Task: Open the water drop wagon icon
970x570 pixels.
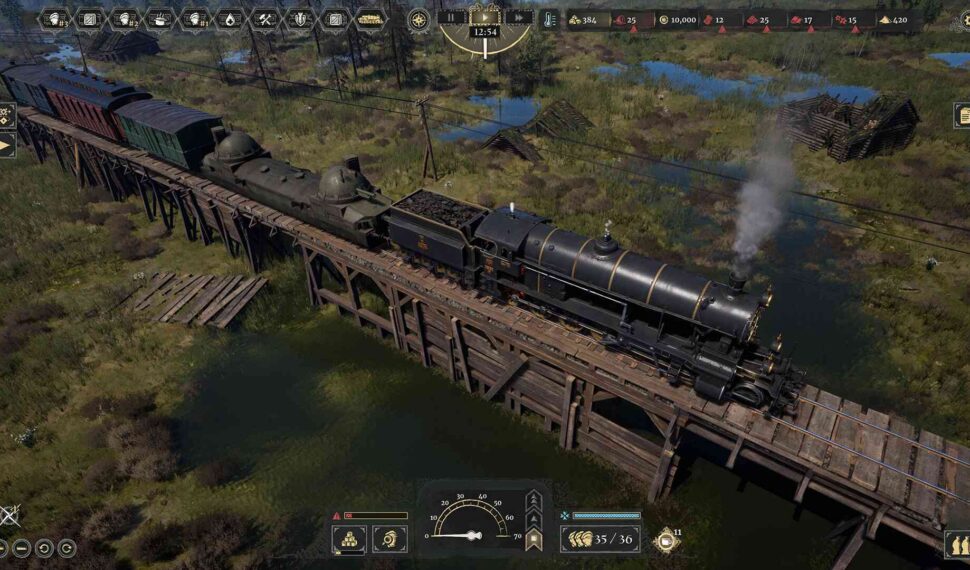Action: (x=230, y=19)
